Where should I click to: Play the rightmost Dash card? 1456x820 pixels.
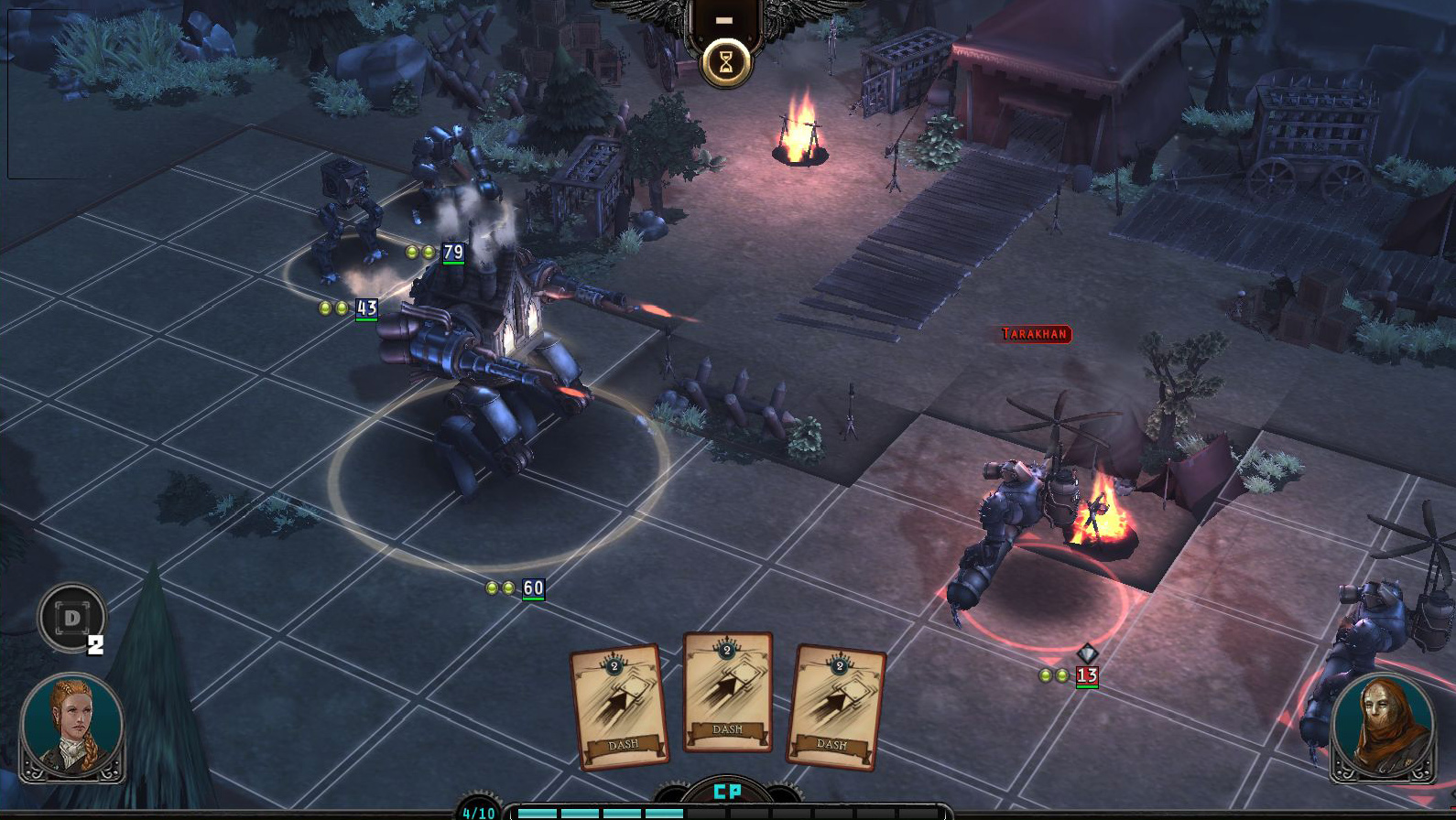click(x=840, y=705)
